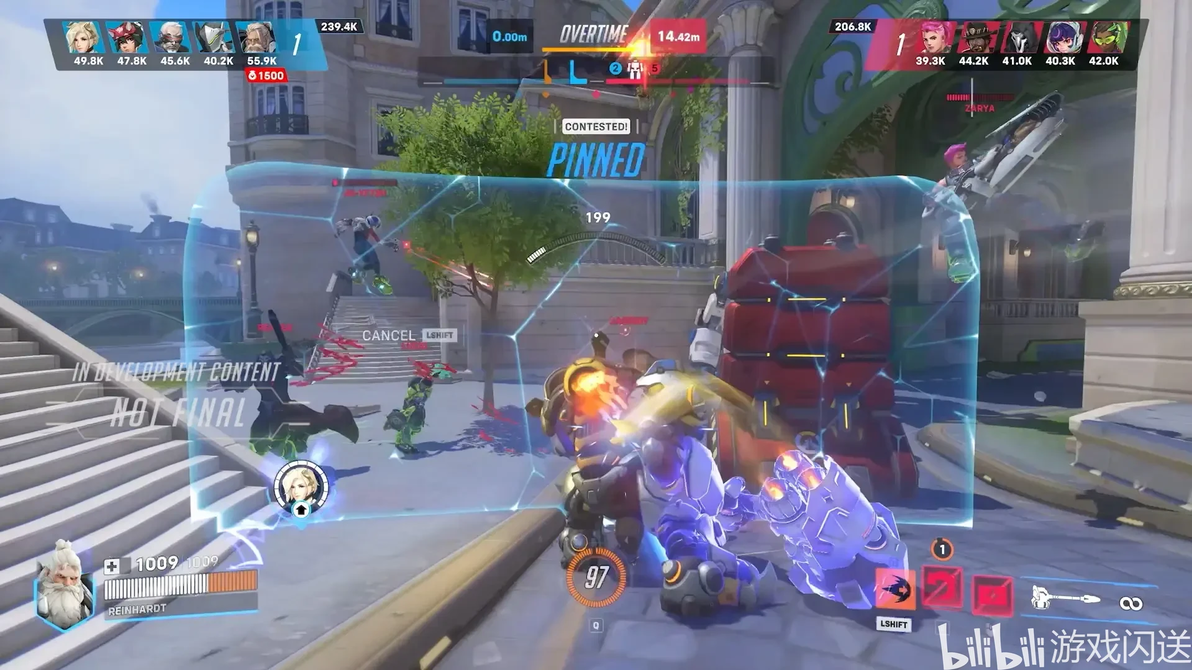This screenshot has width=1192, height=670.
Task: Select Reaper's portrait on the red team
Action: (x=1017, y=37)
